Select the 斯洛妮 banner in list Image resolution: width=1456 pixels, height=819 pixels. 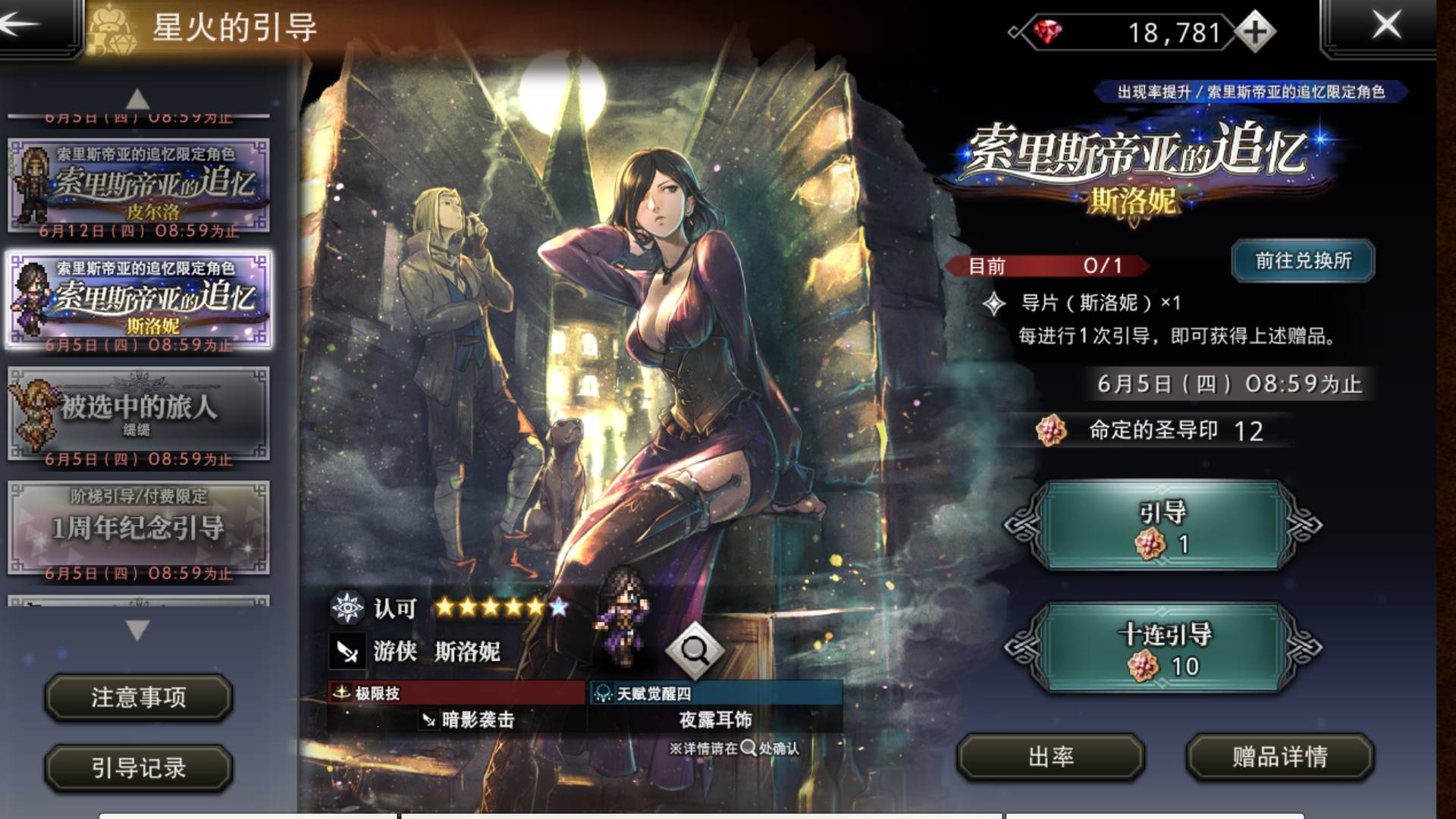tap(139, 300)
